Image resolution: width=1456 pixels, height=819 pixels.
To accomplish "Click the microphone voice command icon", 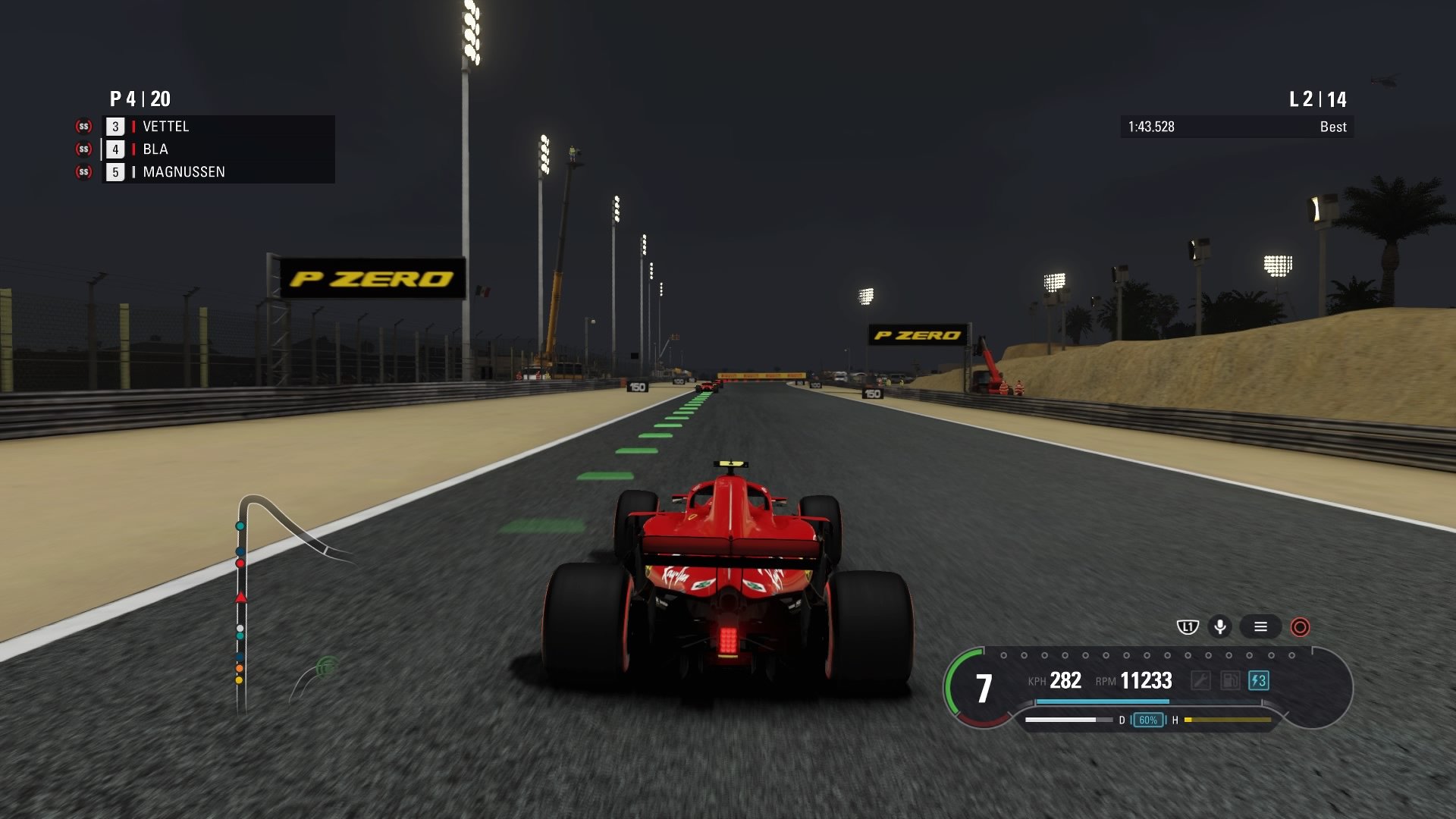I will (1222, 627).
